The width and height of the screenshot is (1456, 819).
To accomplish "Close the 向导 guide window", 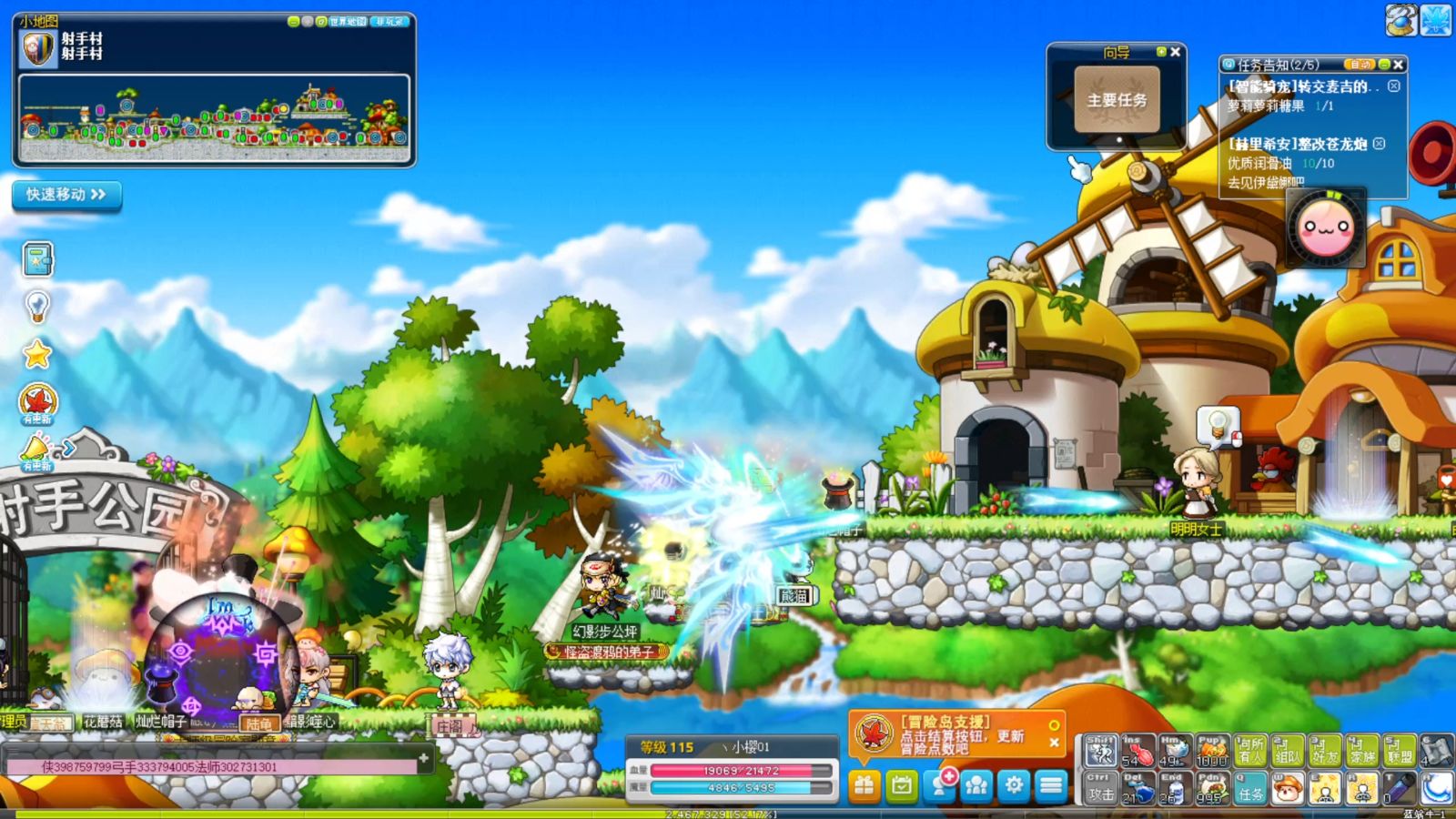I will [1176, 52].
